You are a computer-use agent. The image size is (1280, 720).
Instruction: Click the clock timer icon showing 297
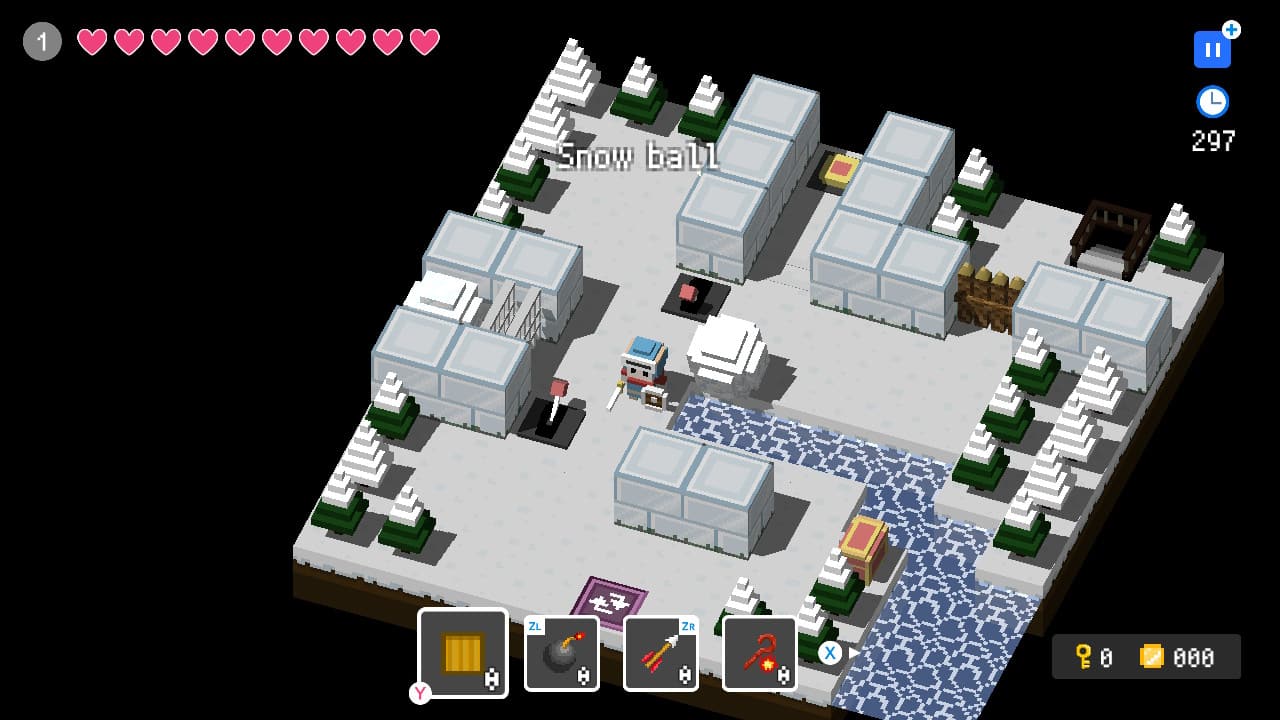1211,100
